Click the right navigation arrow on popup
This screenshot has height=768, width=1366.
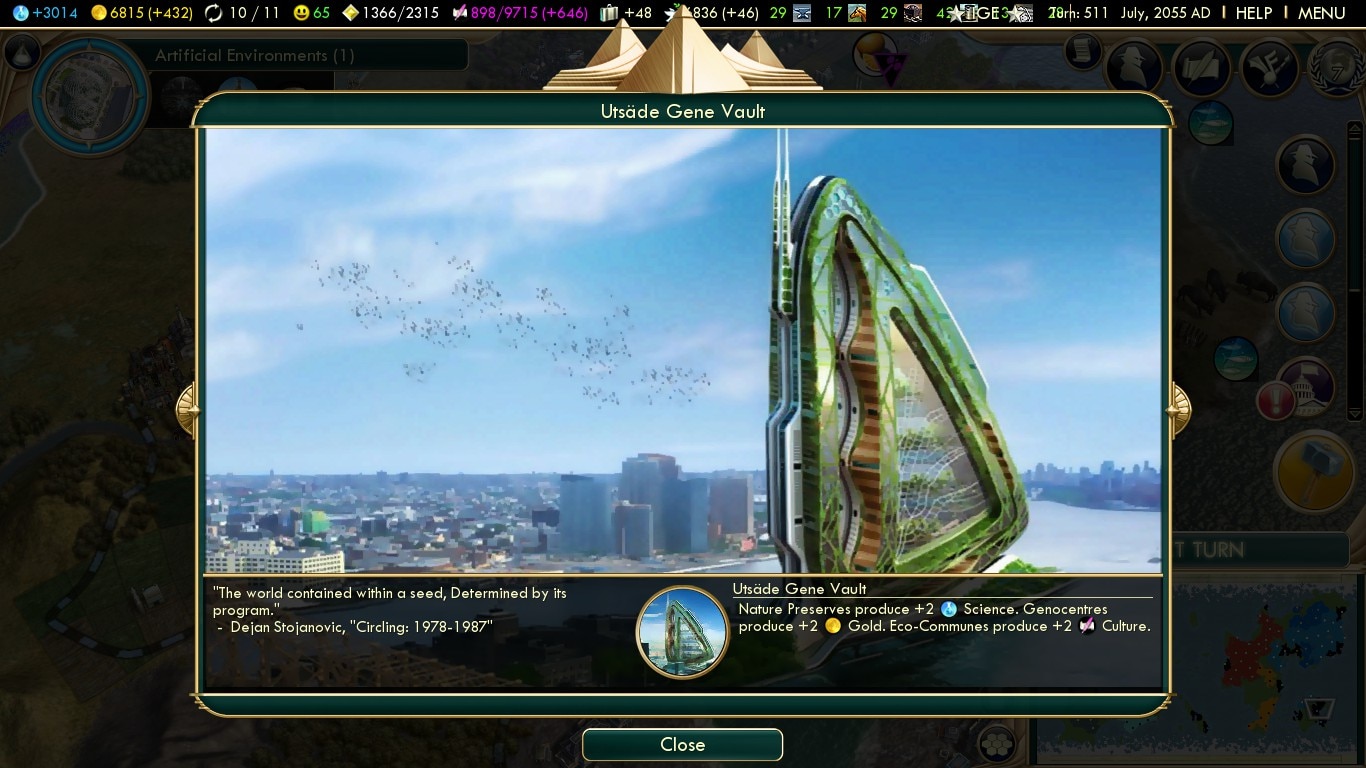click(x=1177, y=409)
